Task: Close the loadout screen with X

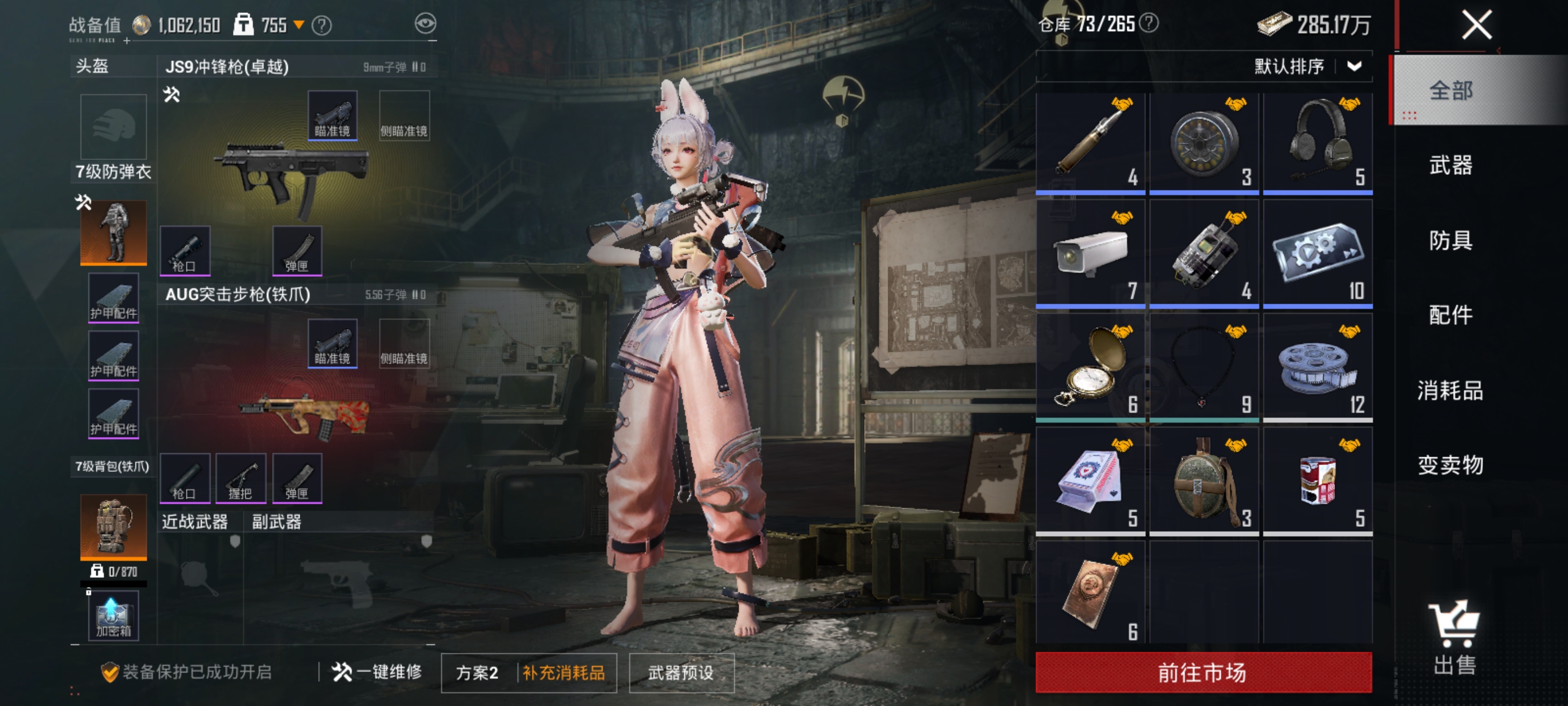Action: pyautogui.click(x=1477, y=26)
